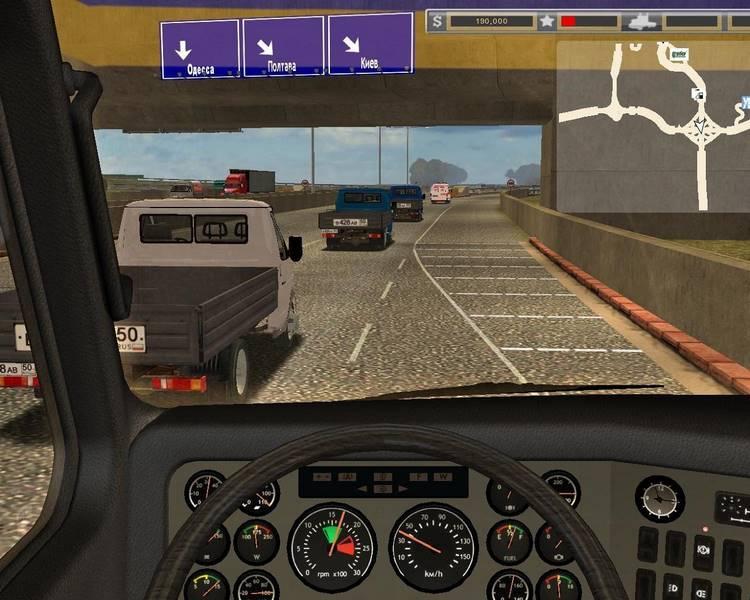Click the player arrow marker on the minimap

tap(697, 127)
